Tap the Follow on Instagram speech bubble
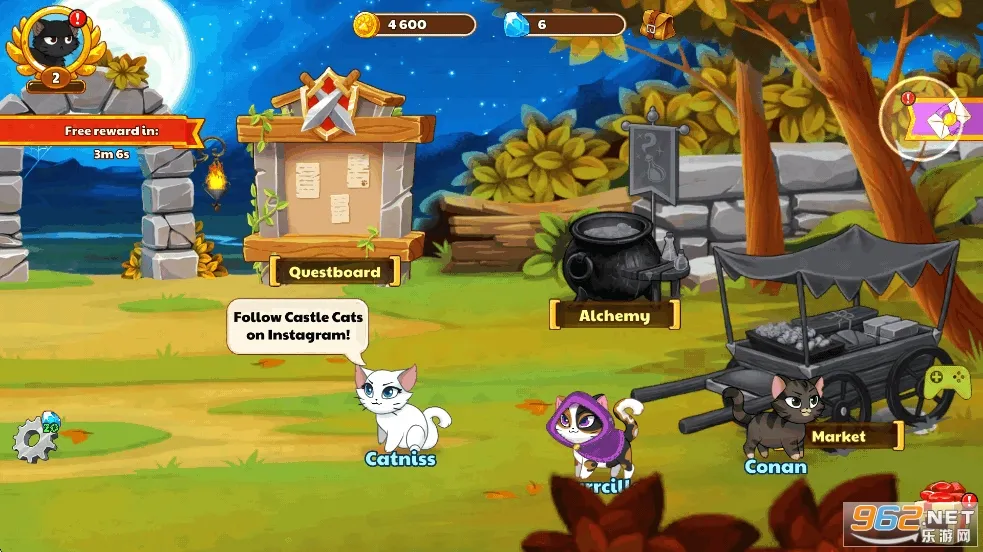 tap(298, 325)
